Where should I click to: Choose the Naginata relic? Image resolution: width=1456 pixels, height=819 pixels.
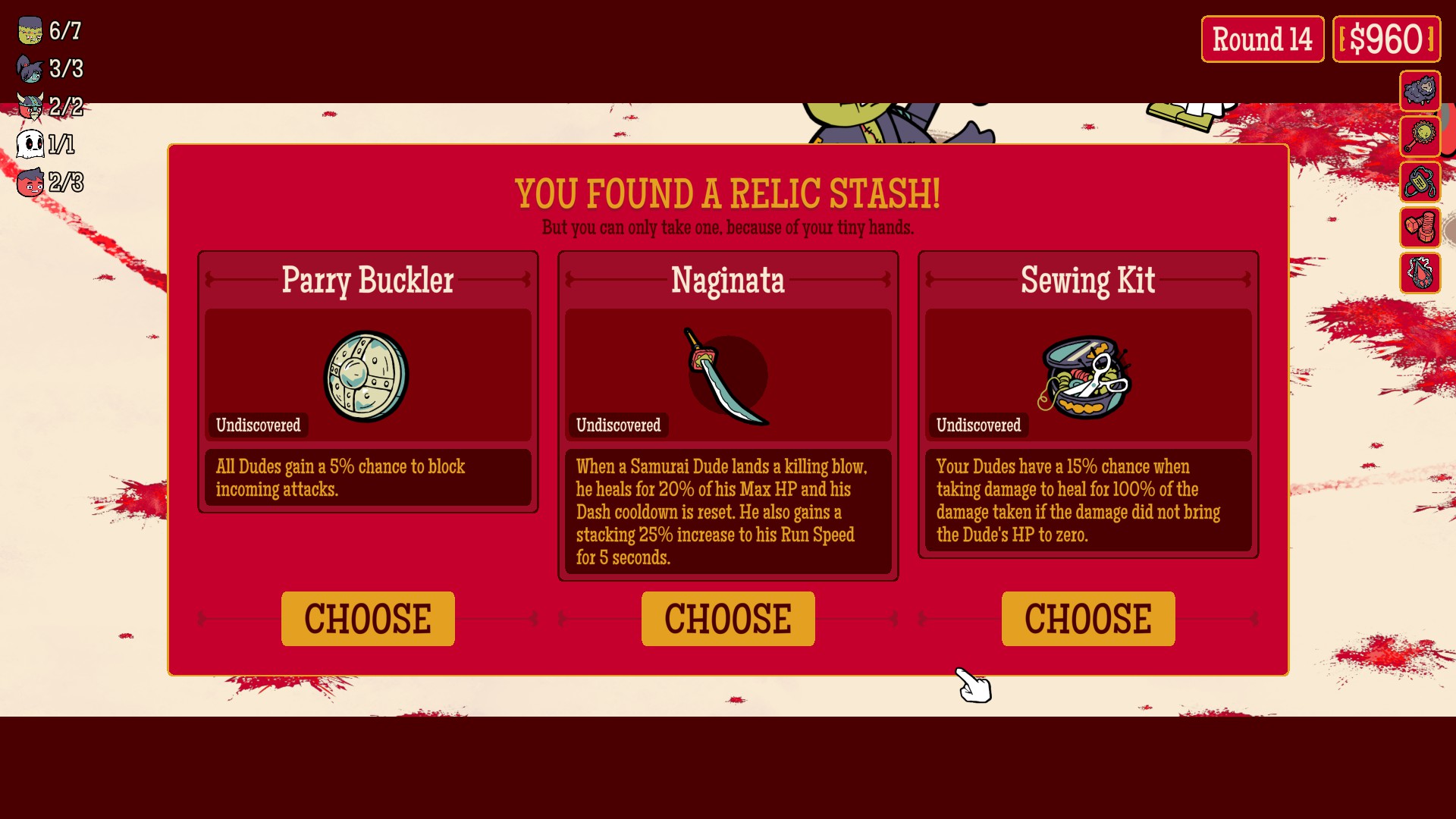click(728, 619)
